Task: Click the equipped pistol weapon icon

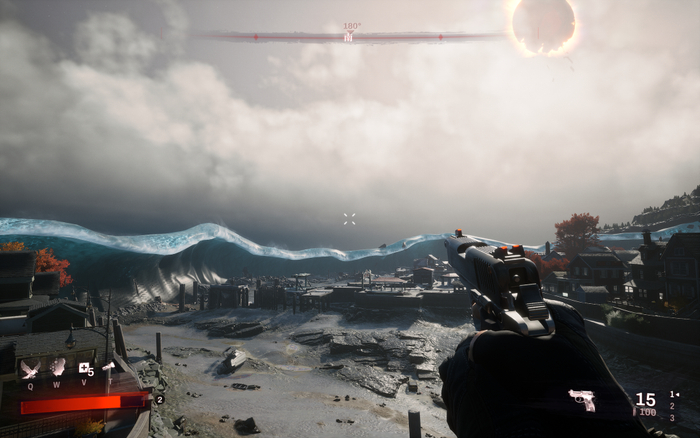Action: [582, 400]
